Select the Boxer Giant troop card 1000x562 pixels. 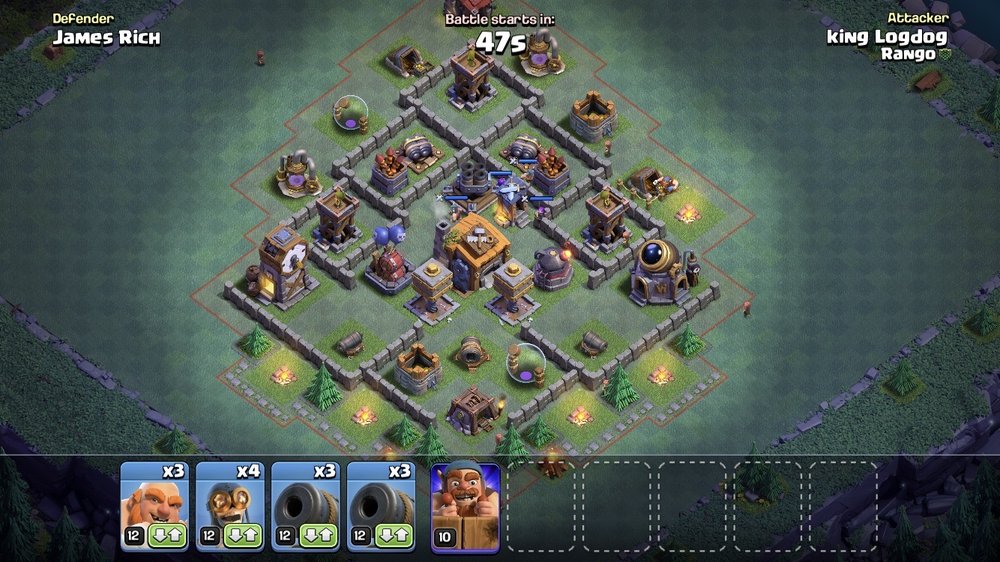[x=153, y=497]
